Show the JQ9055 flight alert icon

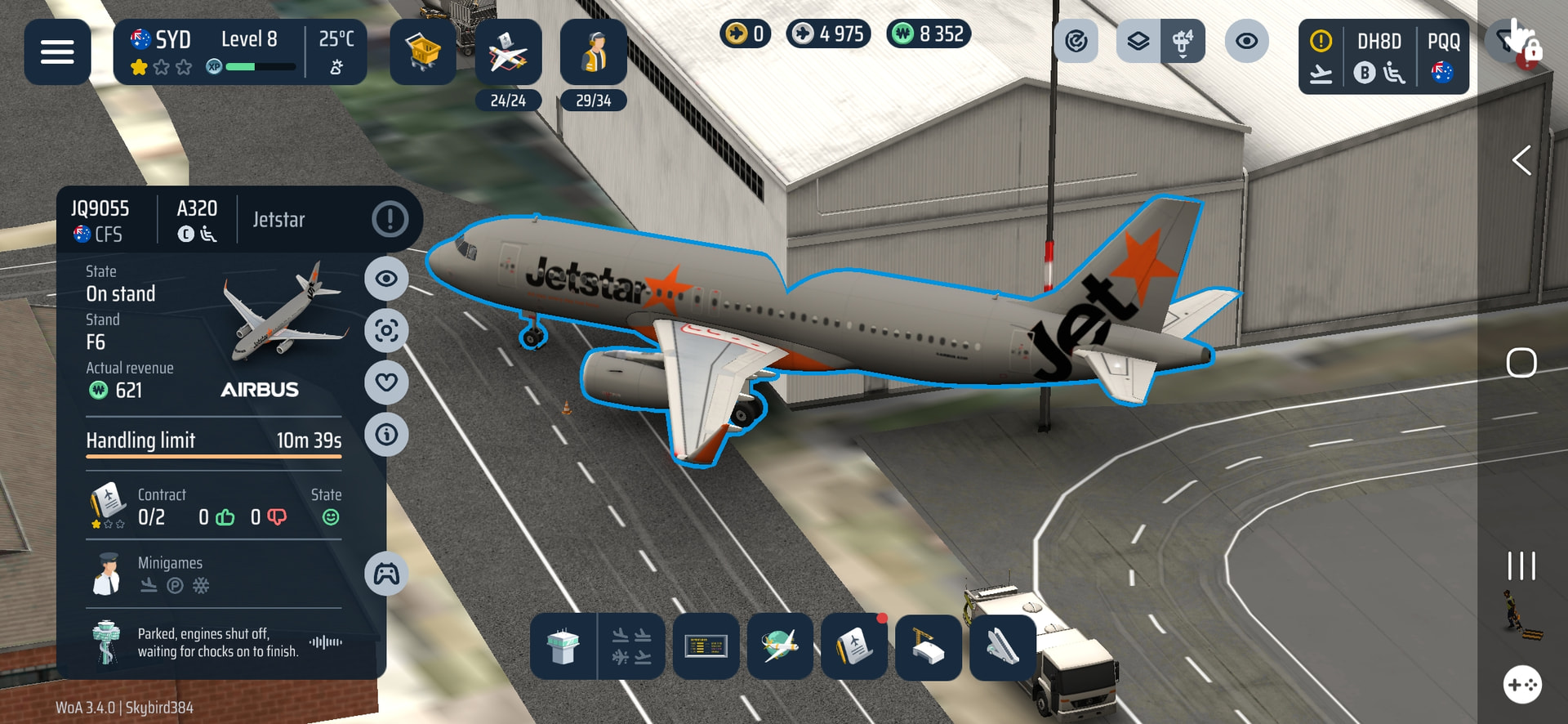click(390, 219)
